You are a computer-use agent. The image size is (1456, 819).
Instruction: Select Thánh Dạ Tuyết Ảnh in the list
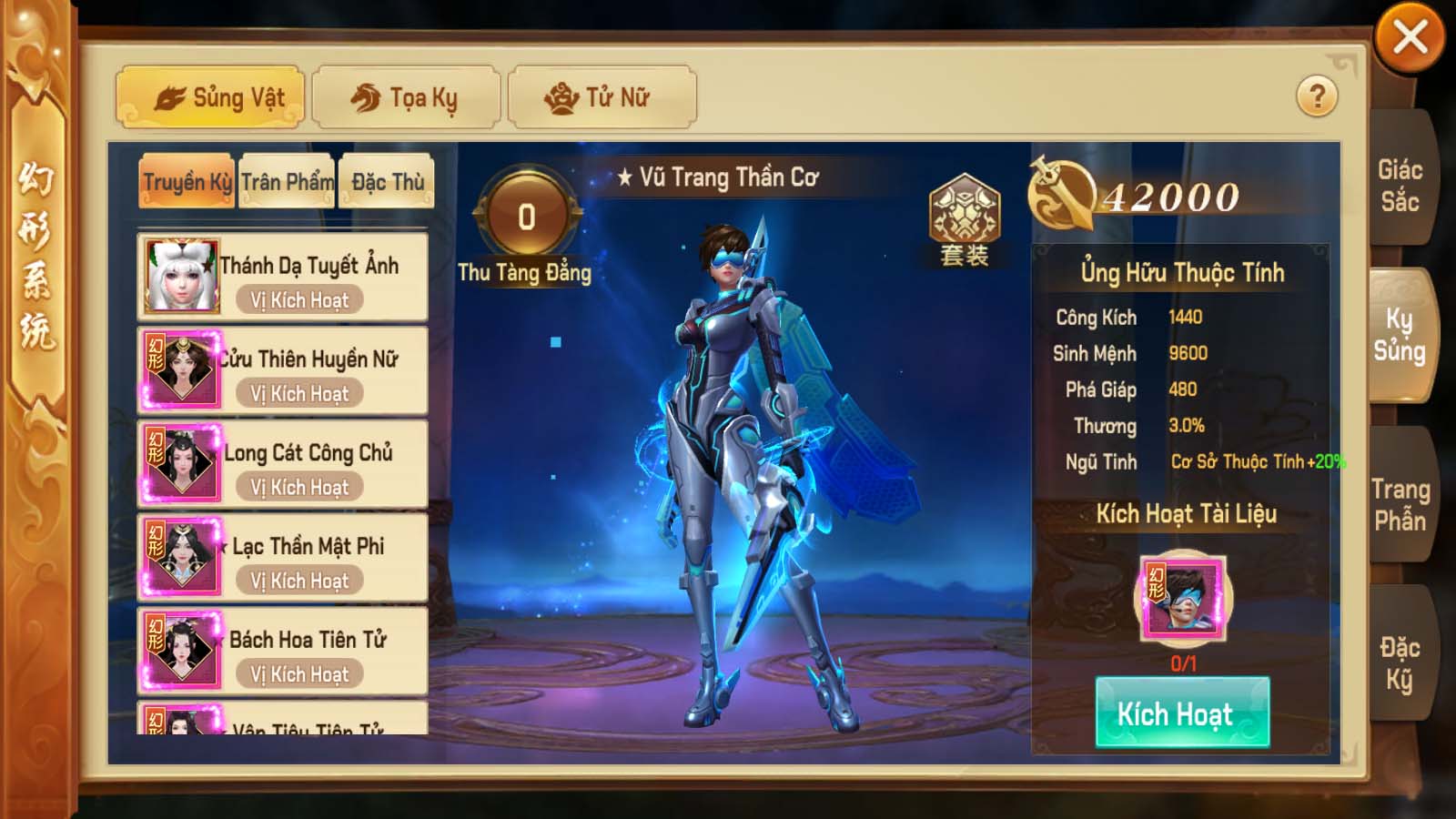pyautogui.click(x=282, y=277)
